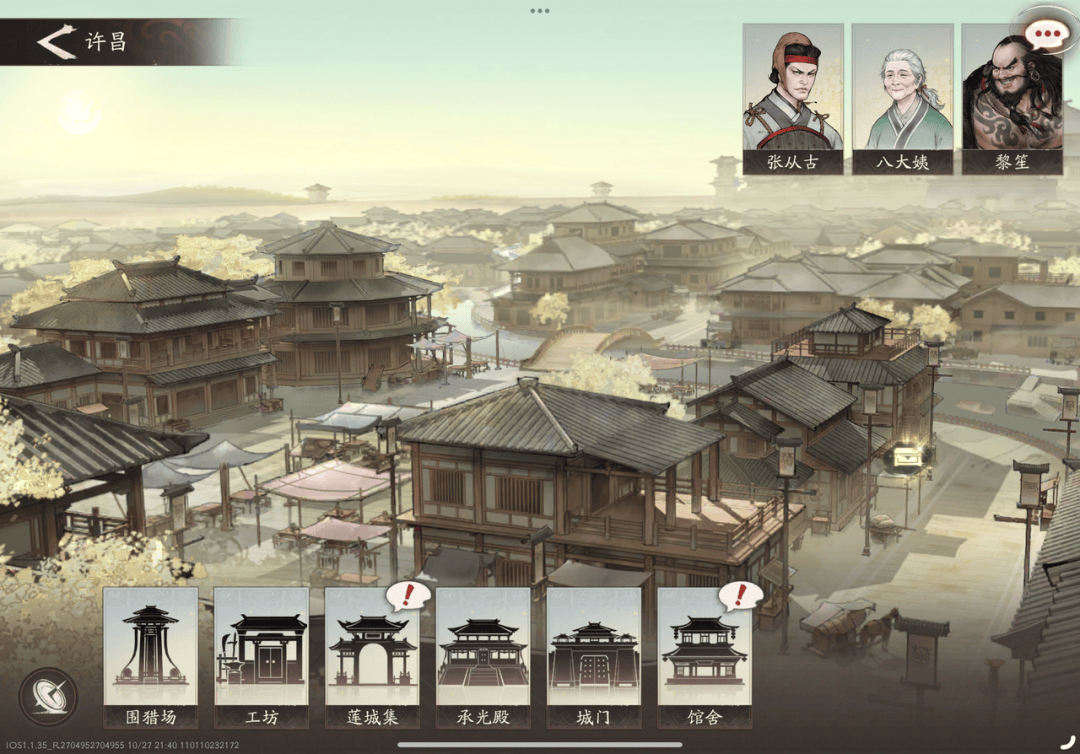Screen dimensions: 1080x754
Task: Select the 城门 city gate tile
Action: tap(594, 656)
